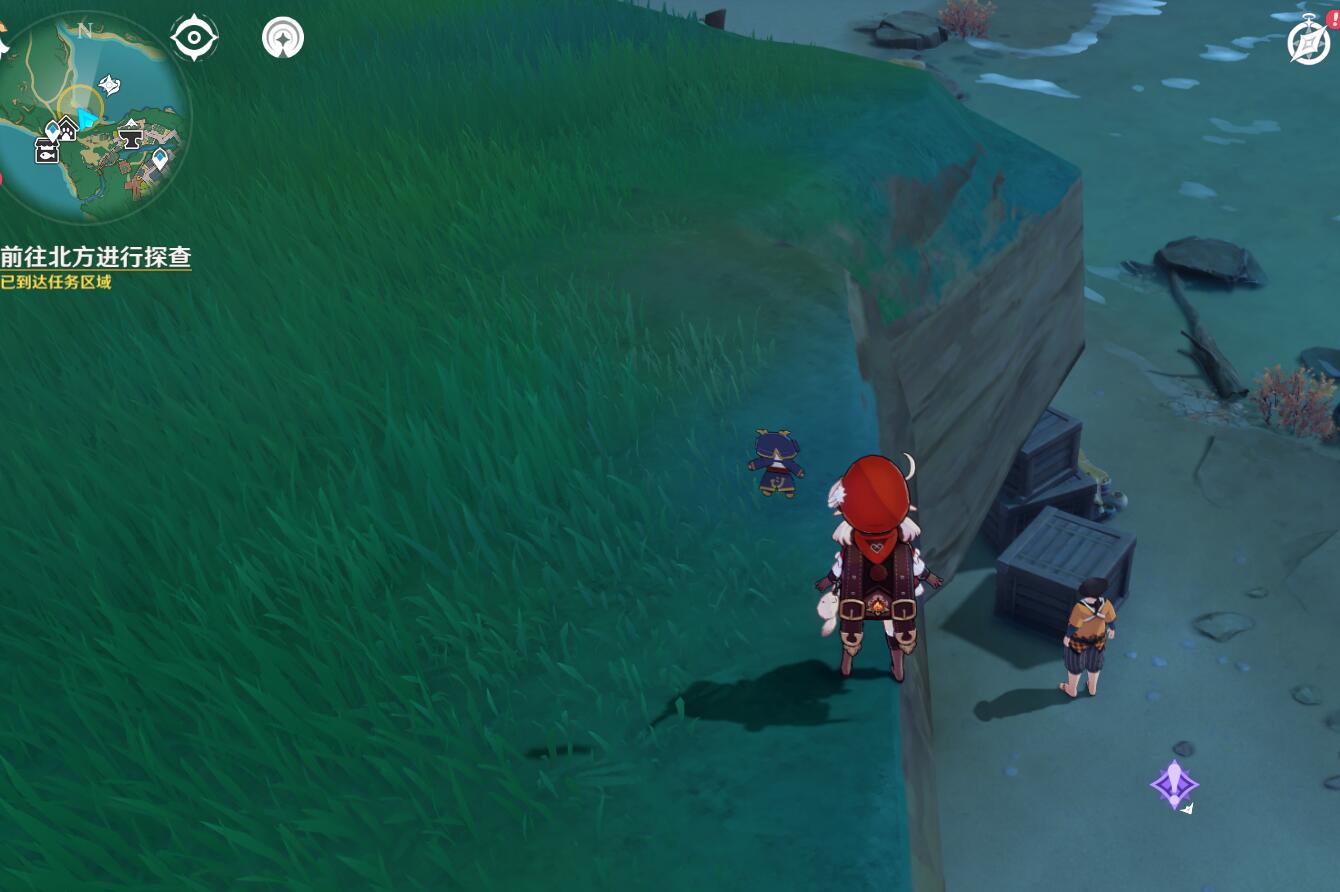Select the fish shop marker on minimap
Image resolution: width=1340 pixels, height=892 pixels.
click(47, 151)
